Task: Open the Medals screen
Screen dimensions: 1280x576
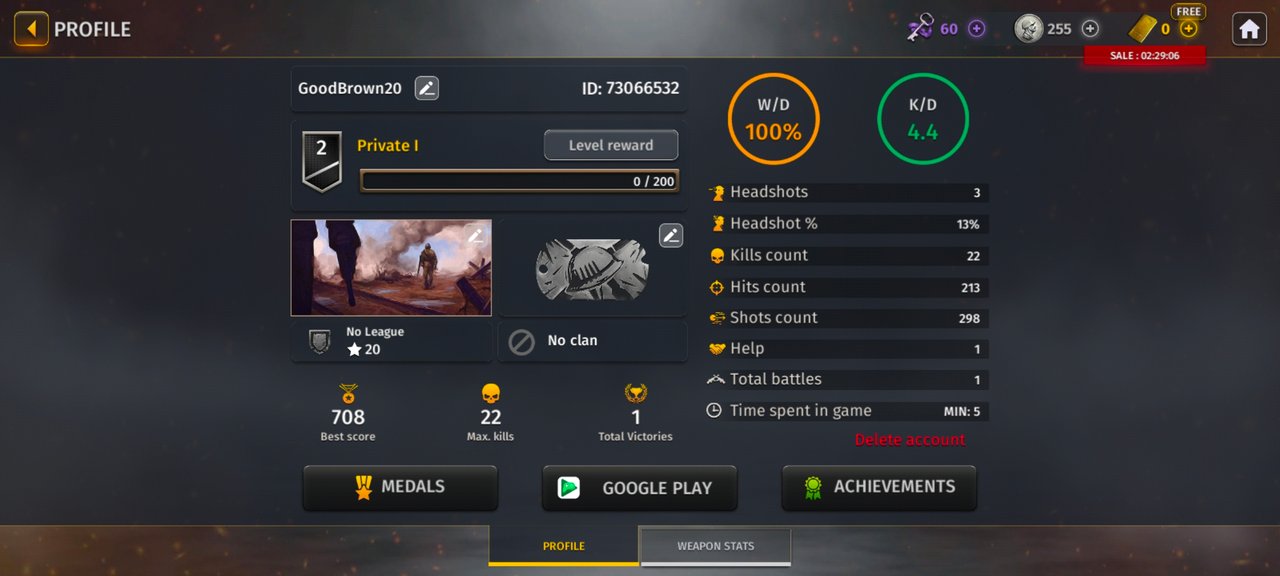Action: (x=400, y=487)
